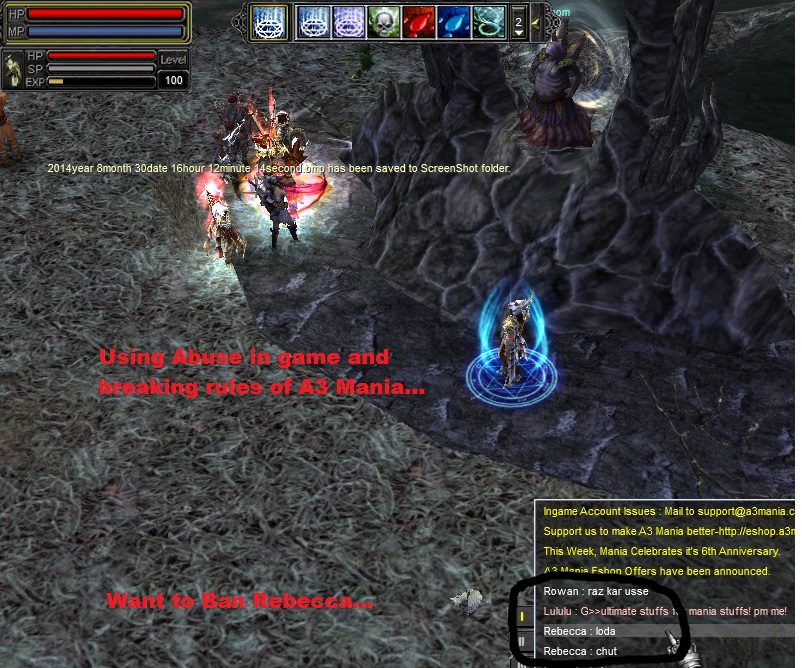This screenshot has width=802, height=668.
Task: Use the blue potion in the hotbar
Action: [454, 20]
